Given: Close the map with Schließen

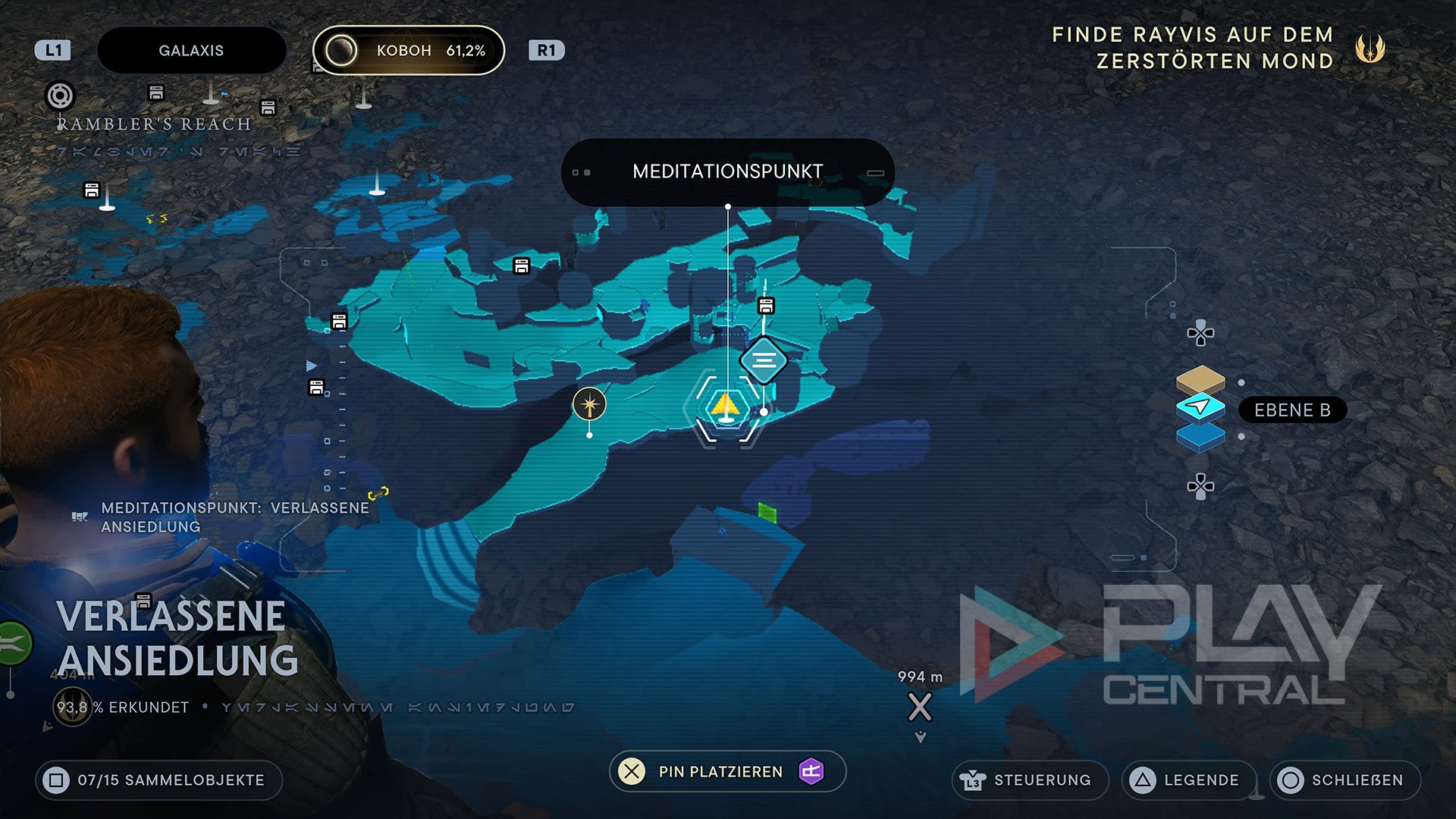Looking at the screenshot, I should (x=1345, y=780).
